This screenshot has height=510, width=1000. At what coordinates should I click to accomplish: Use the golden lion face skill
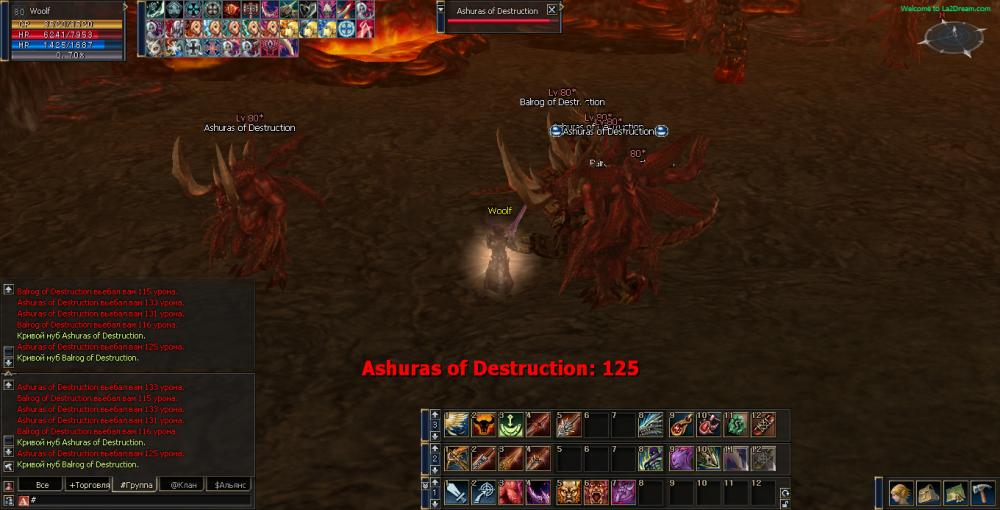[568, 492]
